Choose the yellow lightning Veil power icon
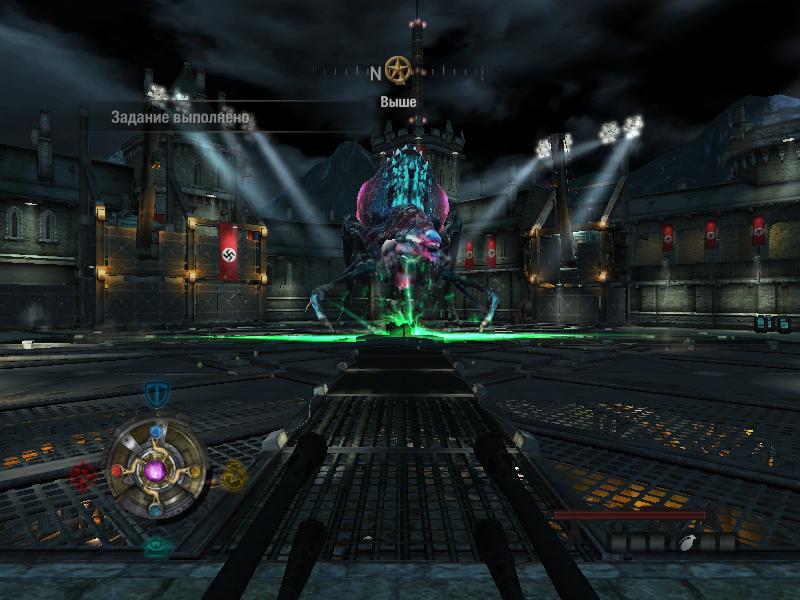Screen dimensions: 800x600 [x=234, y=474]
